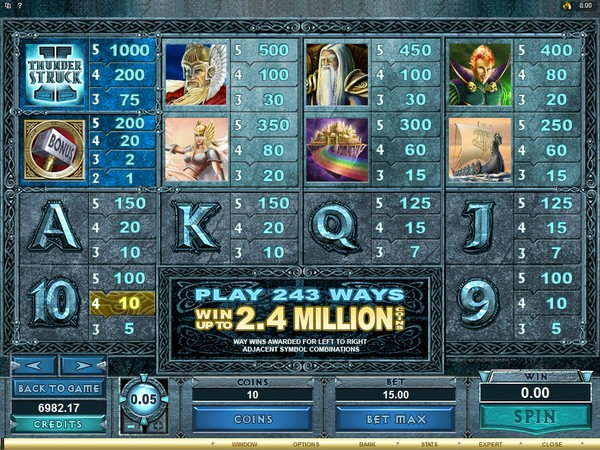This screenshot has width=600, height=450.
Task: Click the Credits button
Action: tap(58, 424)
